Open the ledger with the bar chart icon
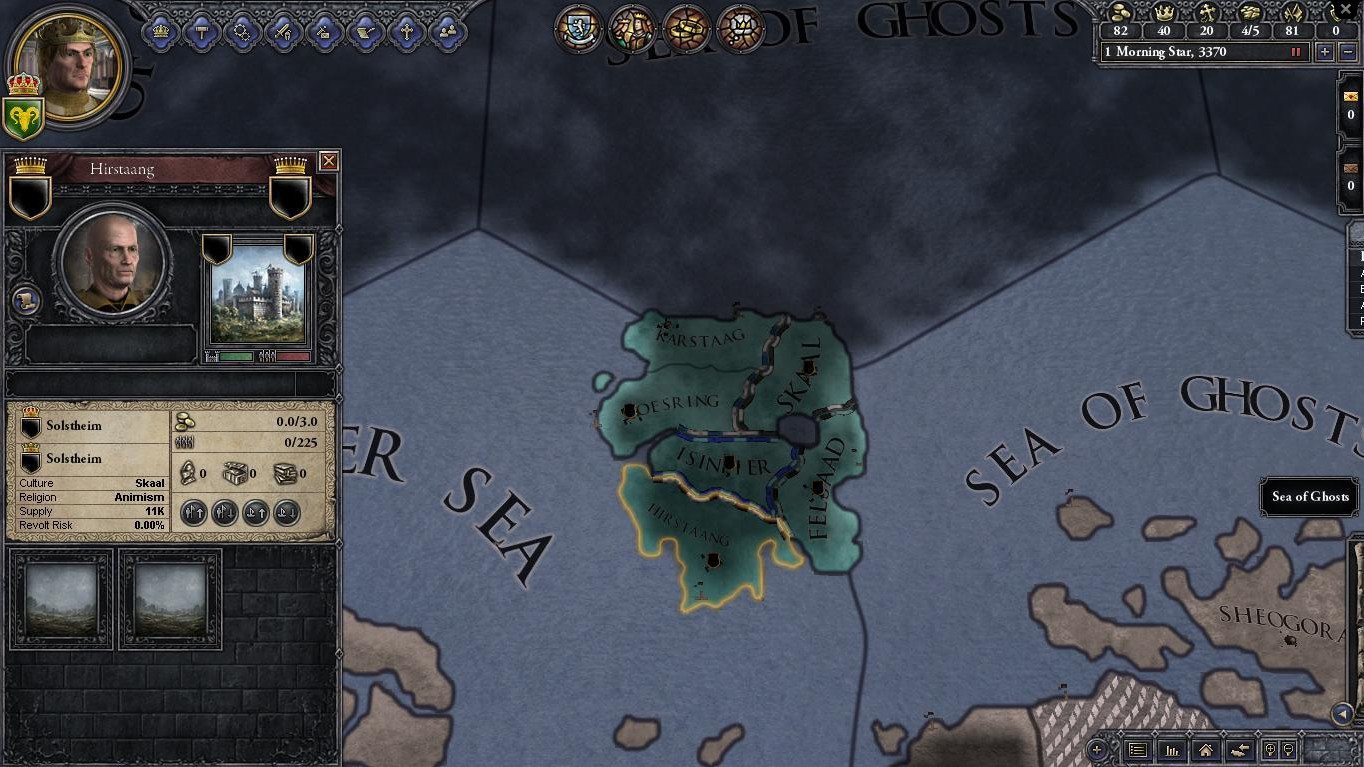The height and width of the screenshot is (767, 1364). point(1172,750)
